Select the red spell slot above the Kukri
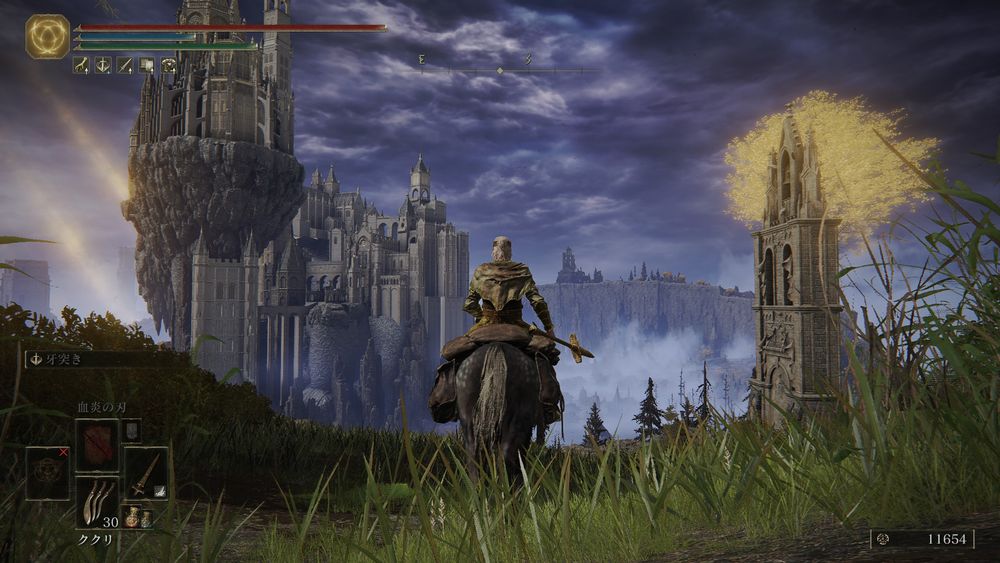The height and width of the screenshot is (563, 1000). tap(97, 446)
